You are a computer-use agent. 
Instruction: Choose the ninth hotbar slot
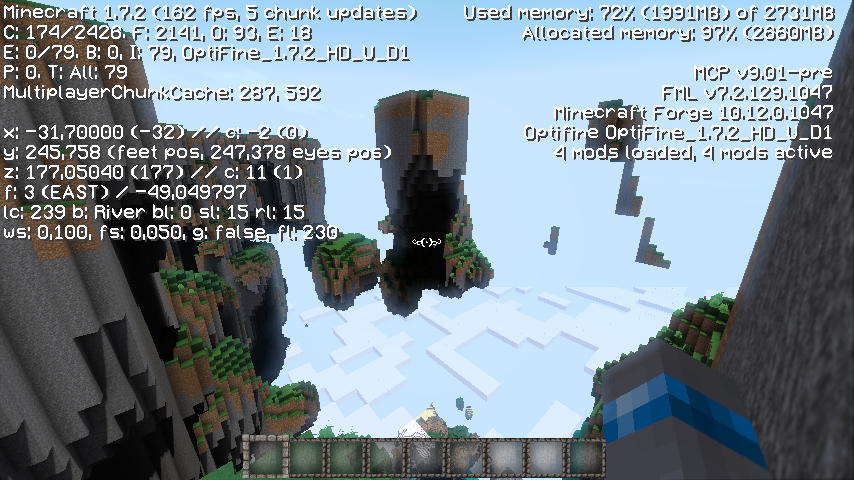(x=586, y=458)
